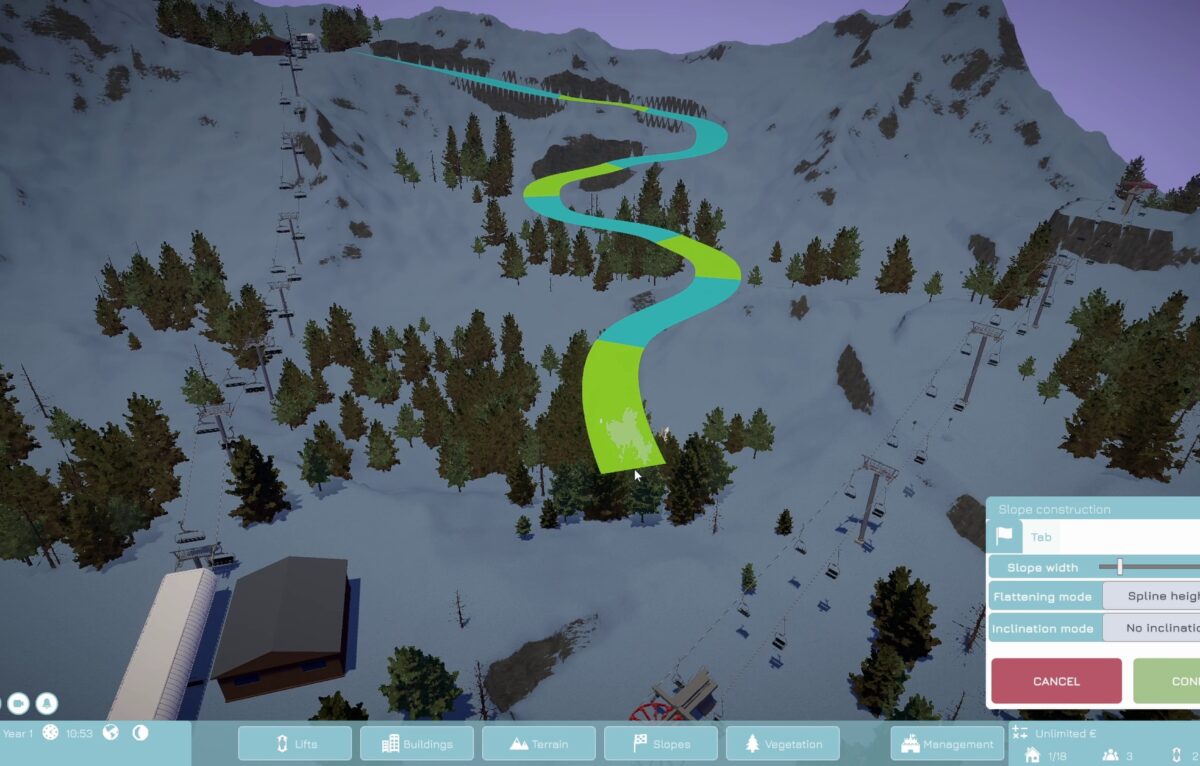This screenshot has height=766, width=1200.
Task: Click the snowflake season icon
Action: point(50,732)
